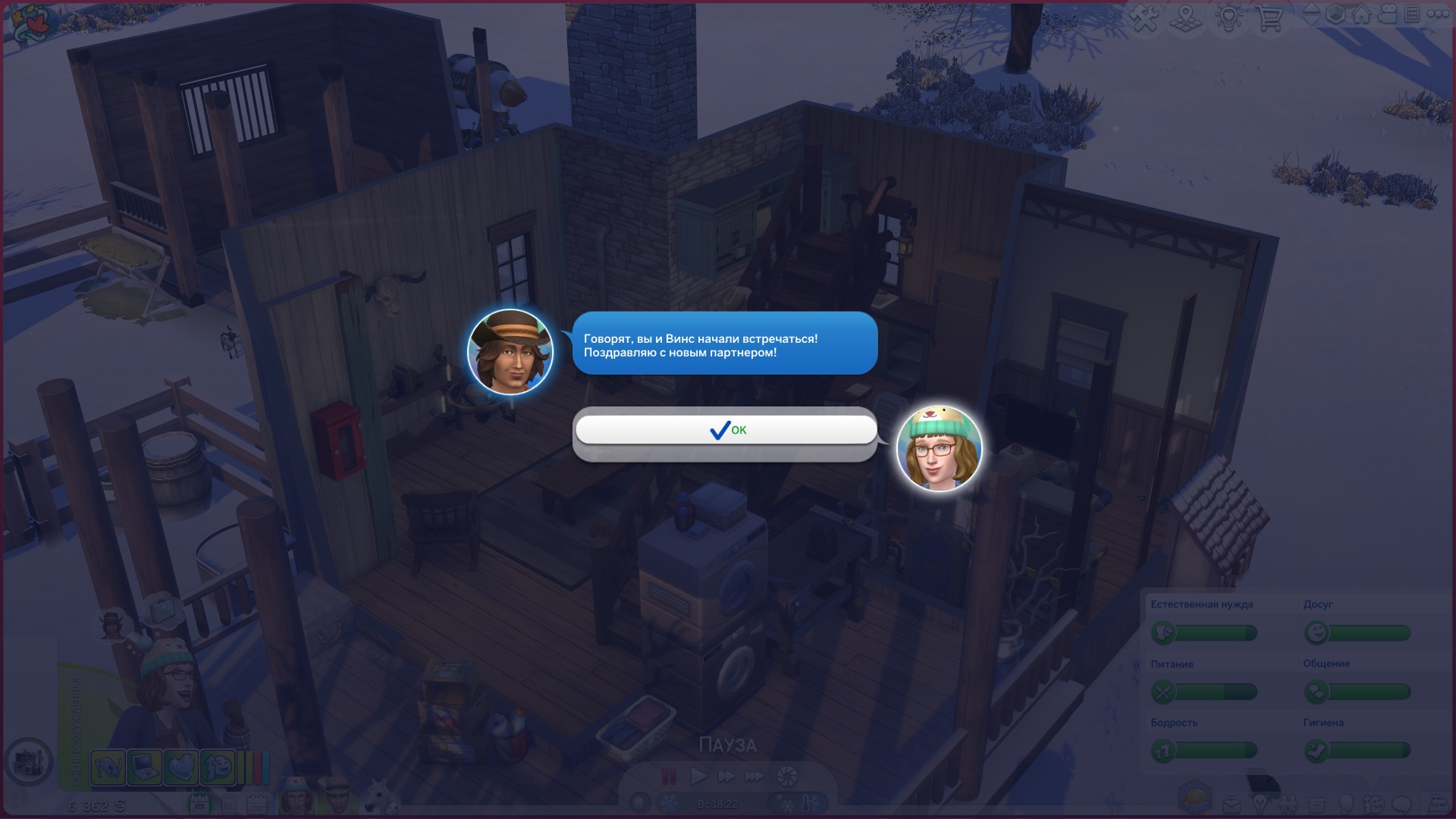The image size is (1456, 819).
Task: Click the red pause button
Action: (669, 776)
